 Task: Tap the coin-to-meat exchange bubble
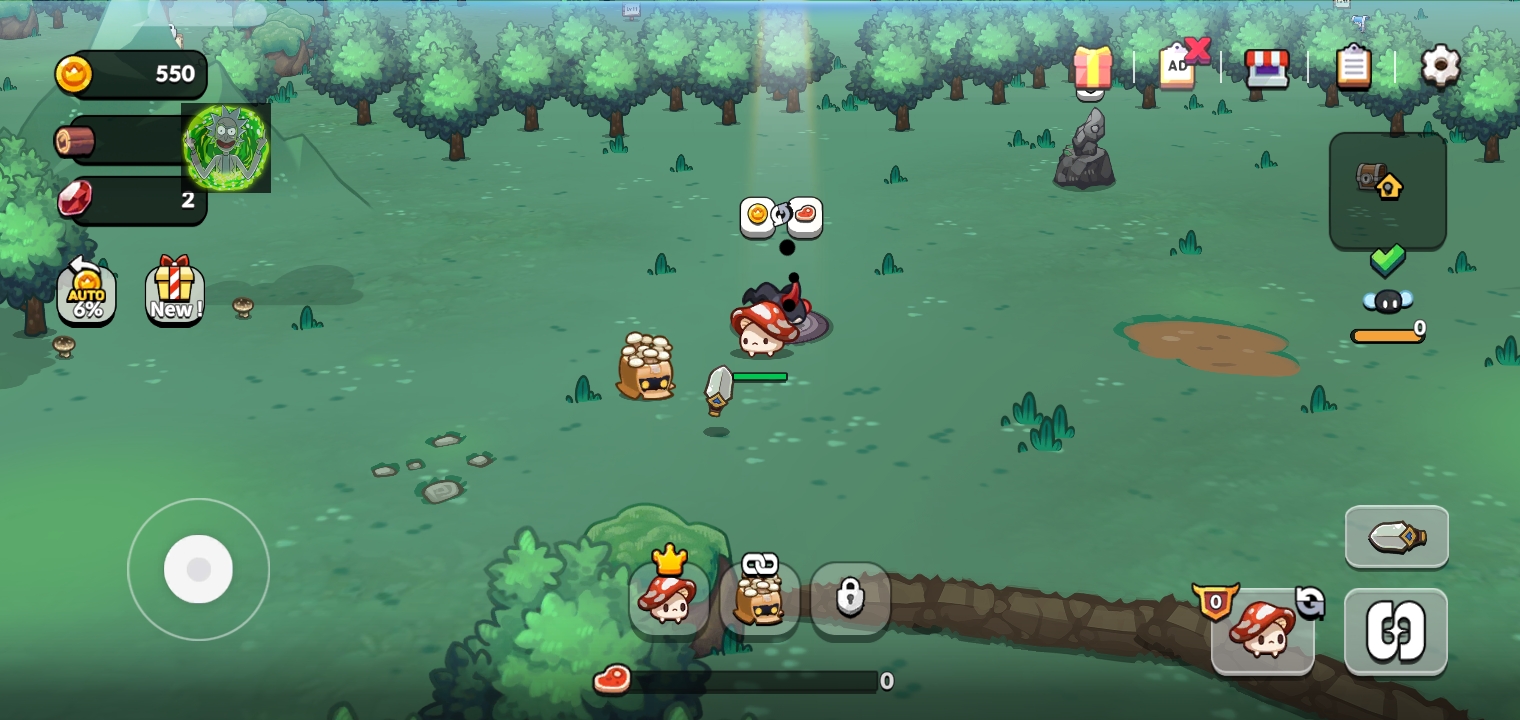click(781, 215)
